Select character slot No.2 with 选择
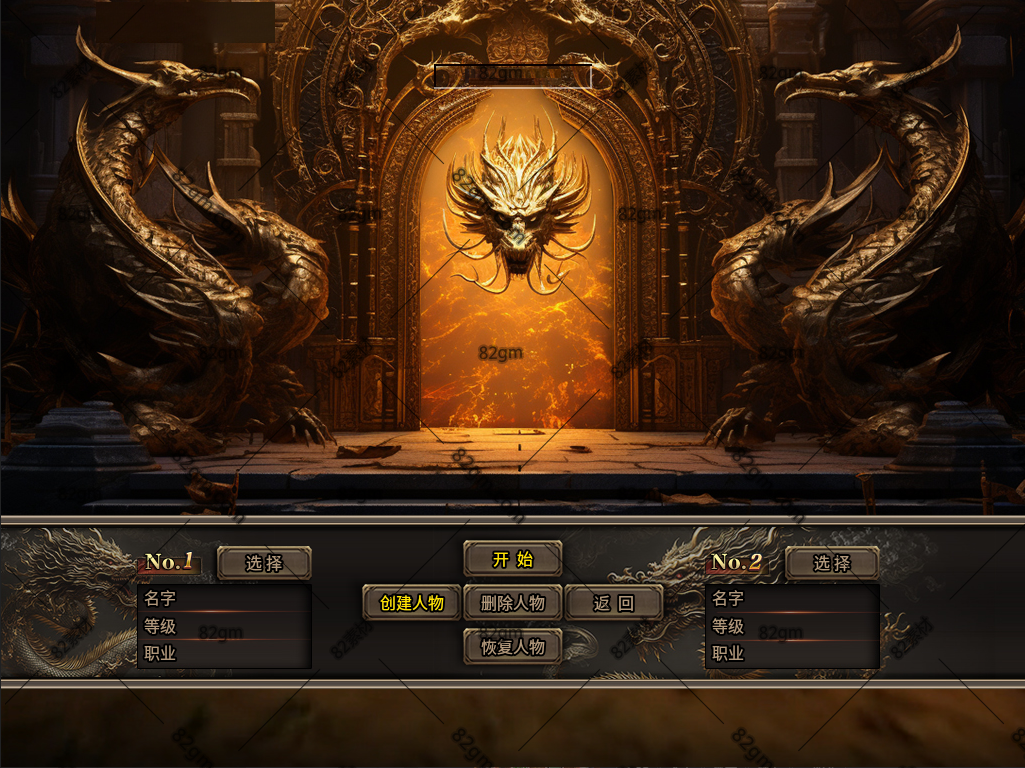Viewport: 1025px width, 768px height. [x=832, y=563]
